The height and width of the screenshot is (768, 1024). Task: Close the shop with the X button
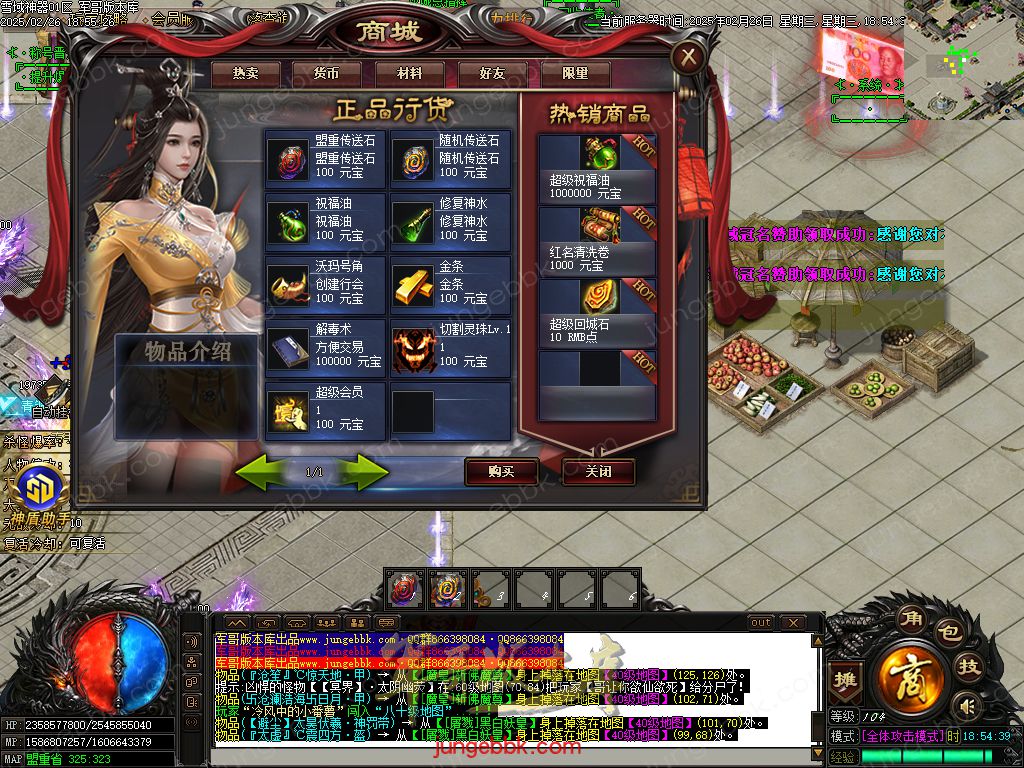[x=688, y=57]
